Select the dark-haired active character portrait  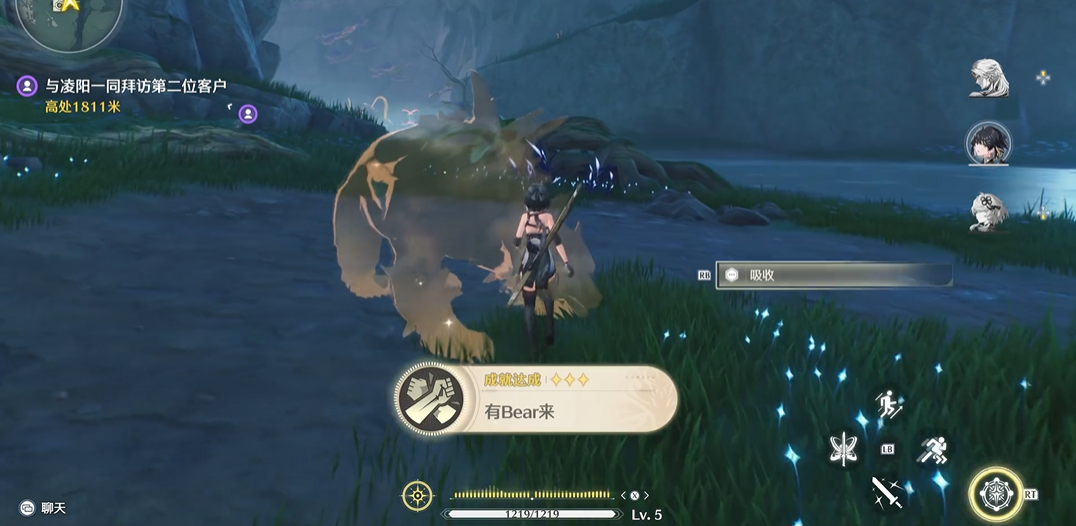click(x=988, y=144)
